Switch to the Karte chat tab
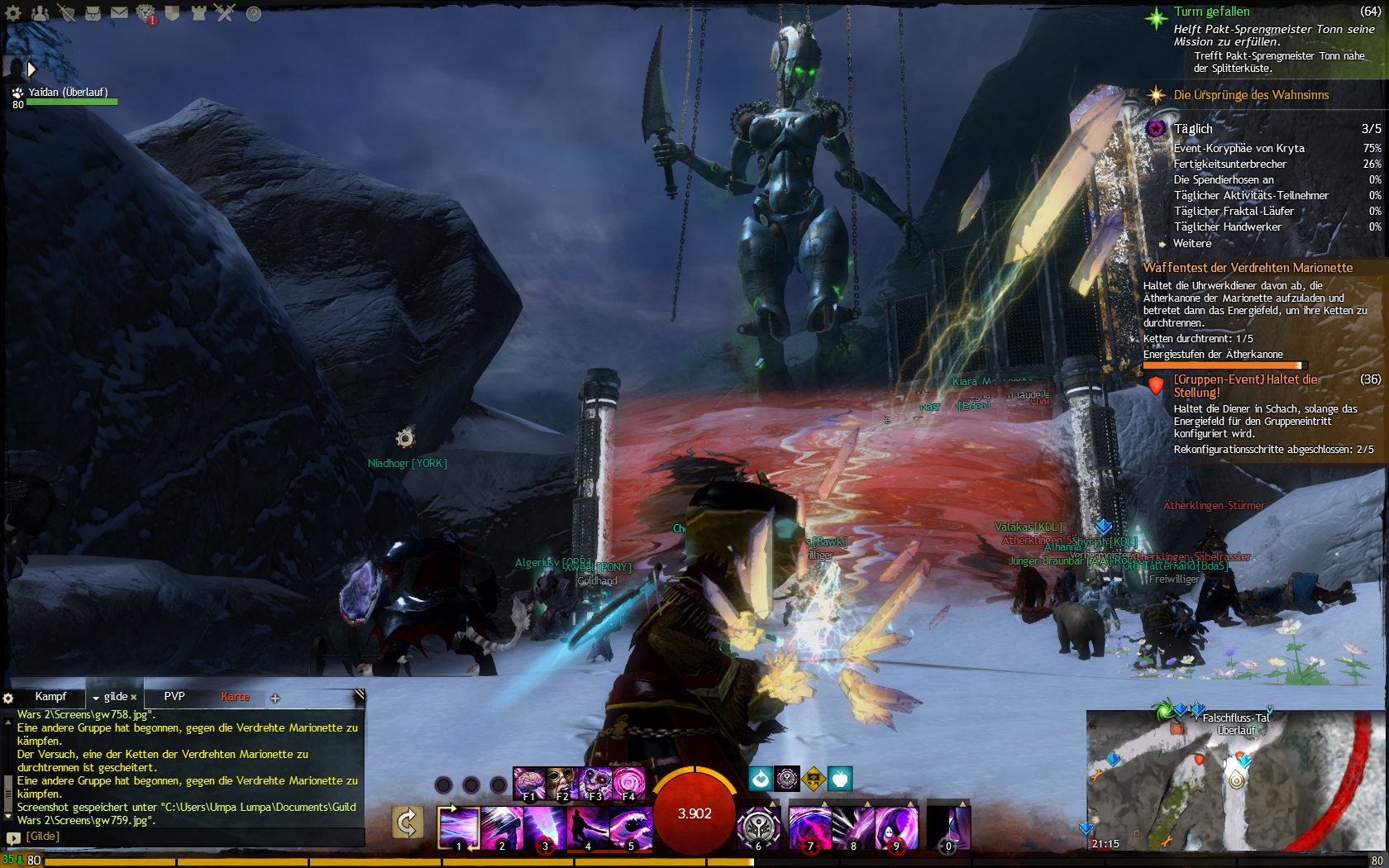The image size is (1389, 868). pyautogui.click(x=235, y=697)
